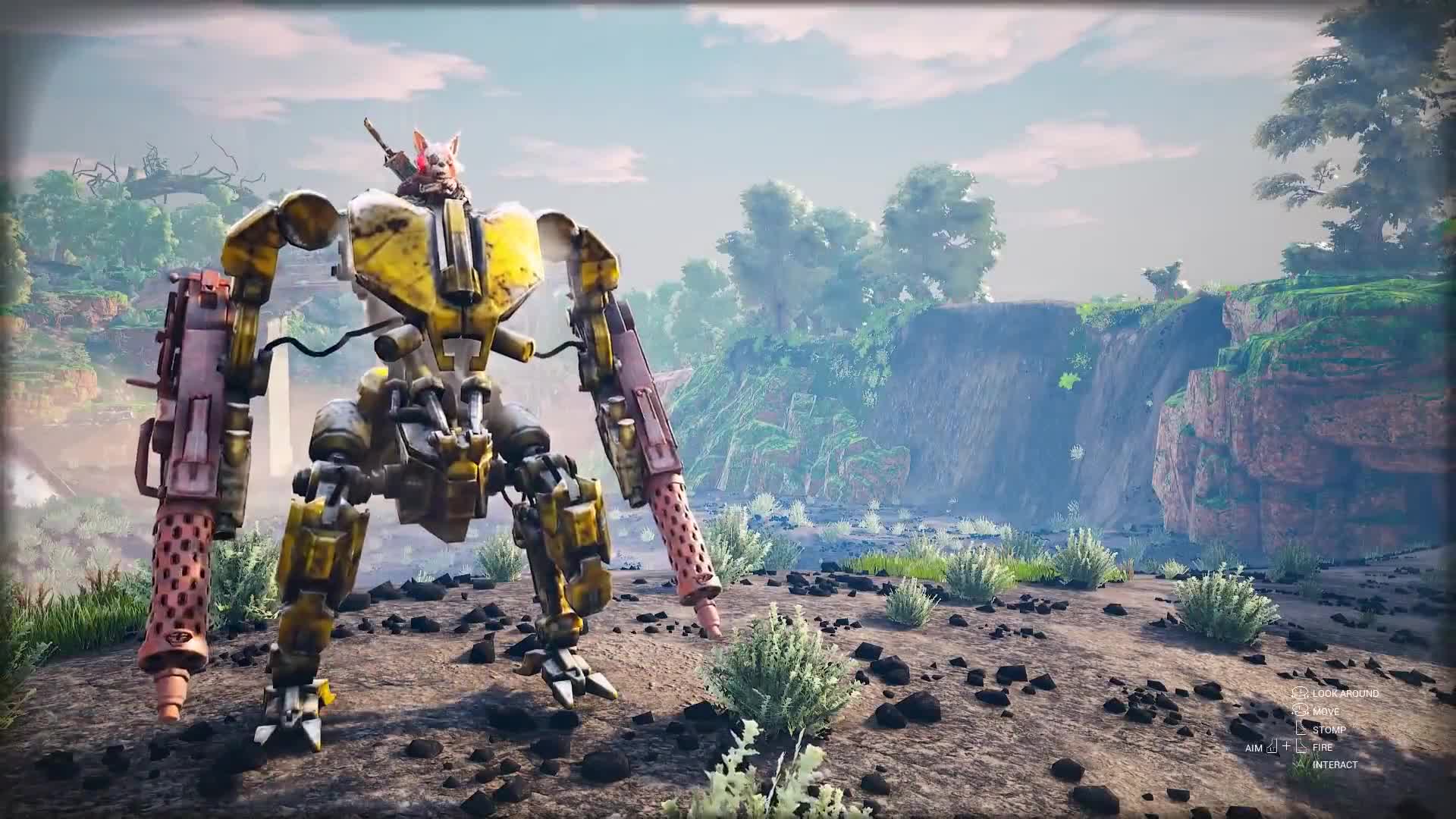Click the LT trigger icon beside AIM
The width and height of the screenshot is (1456, 819).
coord(1272,746)
